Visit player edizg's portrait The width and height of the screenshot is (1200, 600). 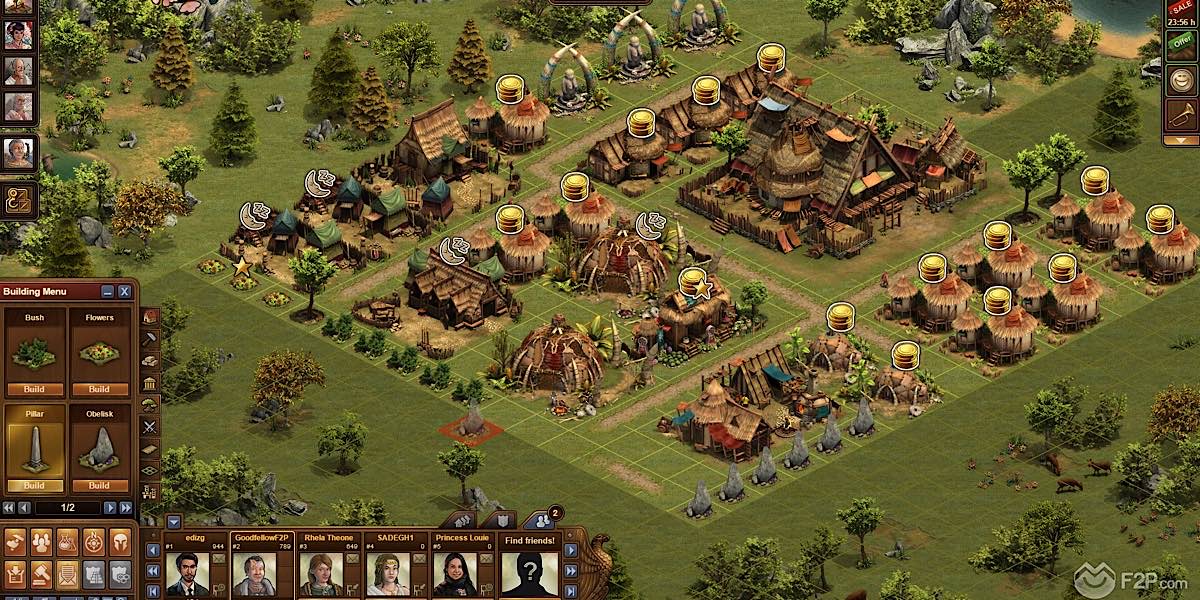pos(188,574)
